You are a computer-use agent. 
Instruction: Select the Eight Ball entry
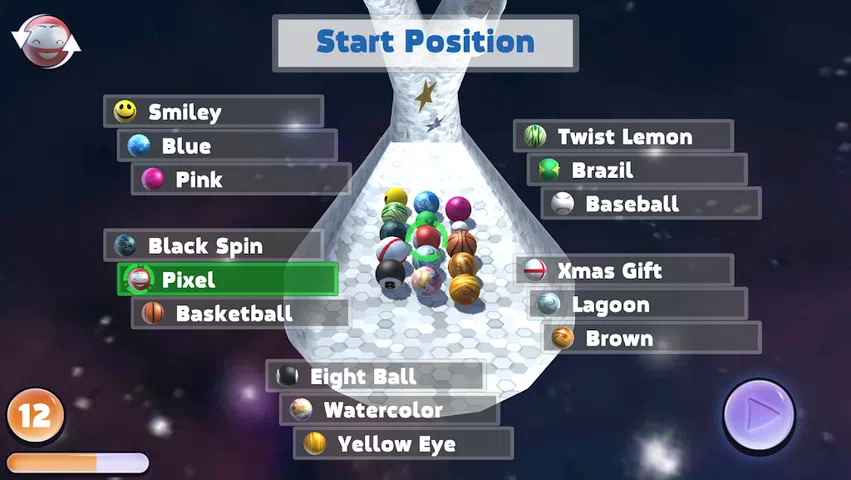point(375,376)
